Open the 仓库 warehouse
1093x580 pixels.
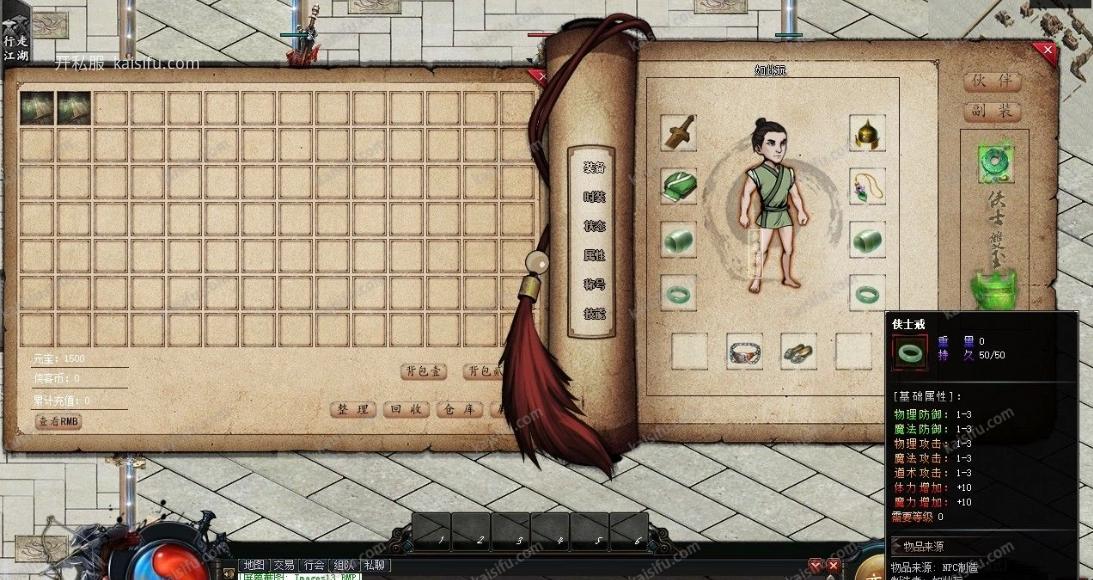coord(461,409)
